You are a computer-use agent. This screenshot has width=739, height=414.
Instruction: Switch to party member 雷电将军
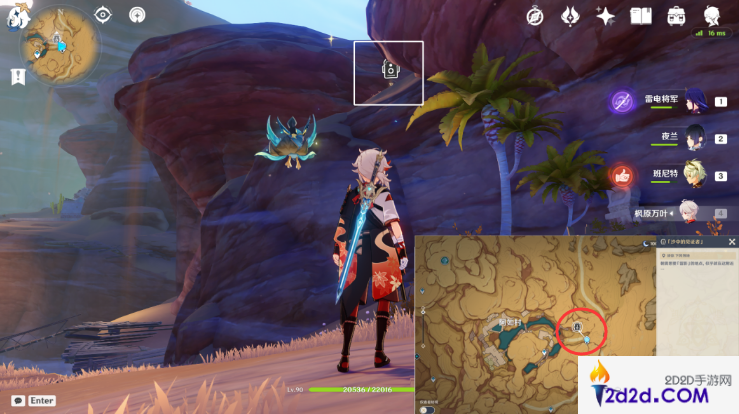click(x=697, y=100)
